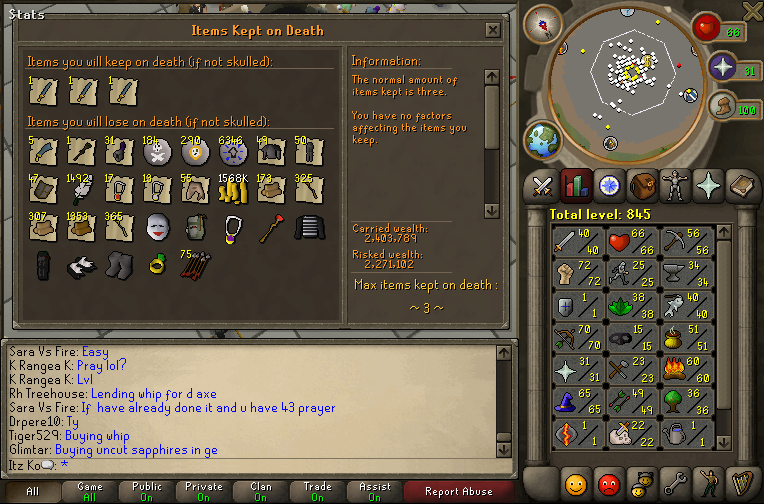Image resolution: width=764 pixels, height=504 pixels.
Task: Open the Options wrench tab
Action: (x=677, y=485)
